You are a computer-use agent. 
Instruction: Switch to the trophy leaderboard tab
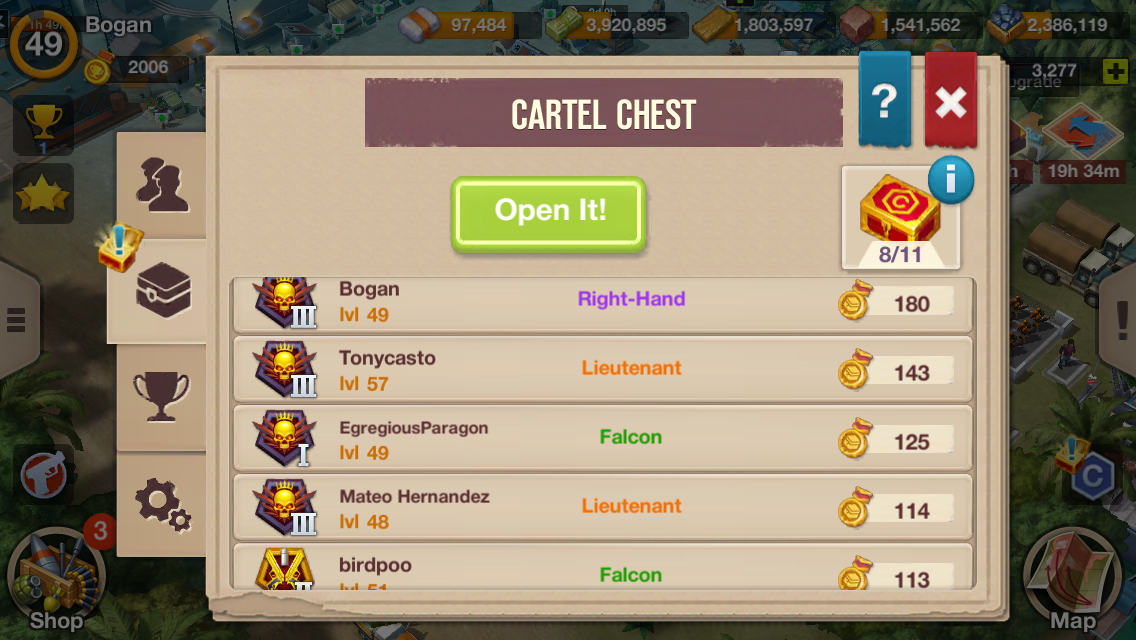pyautogui.click(x=161, y=395)
